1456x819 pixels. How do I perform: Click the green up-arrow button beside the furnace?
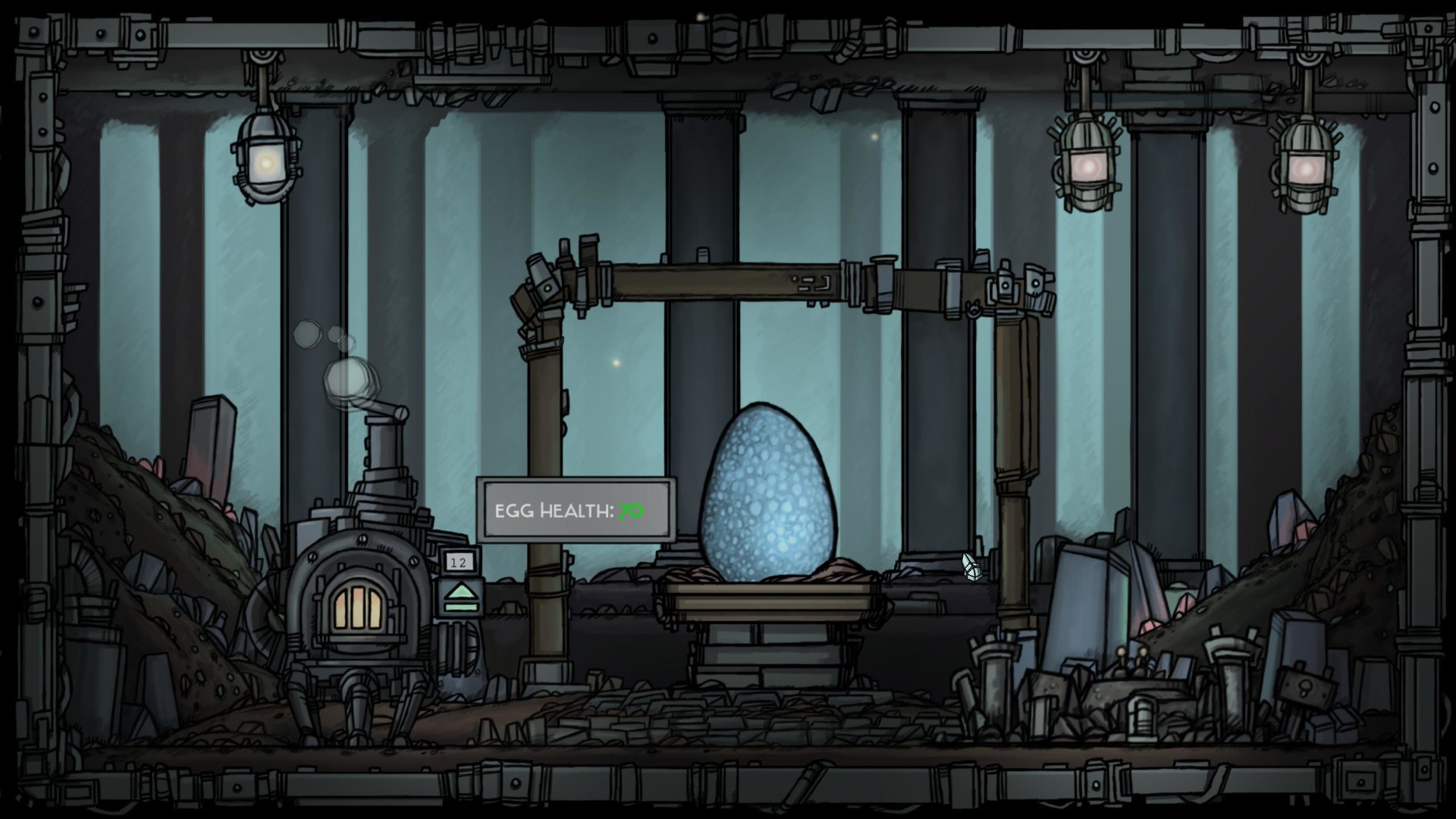[x=460, y=596]
